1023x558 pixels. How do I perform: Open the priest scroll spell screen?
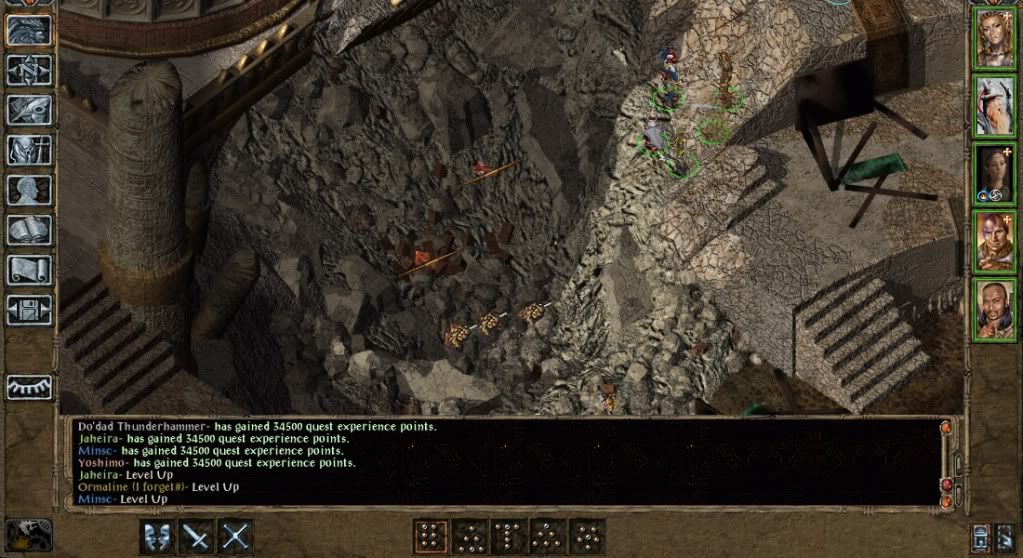point(29,269)
